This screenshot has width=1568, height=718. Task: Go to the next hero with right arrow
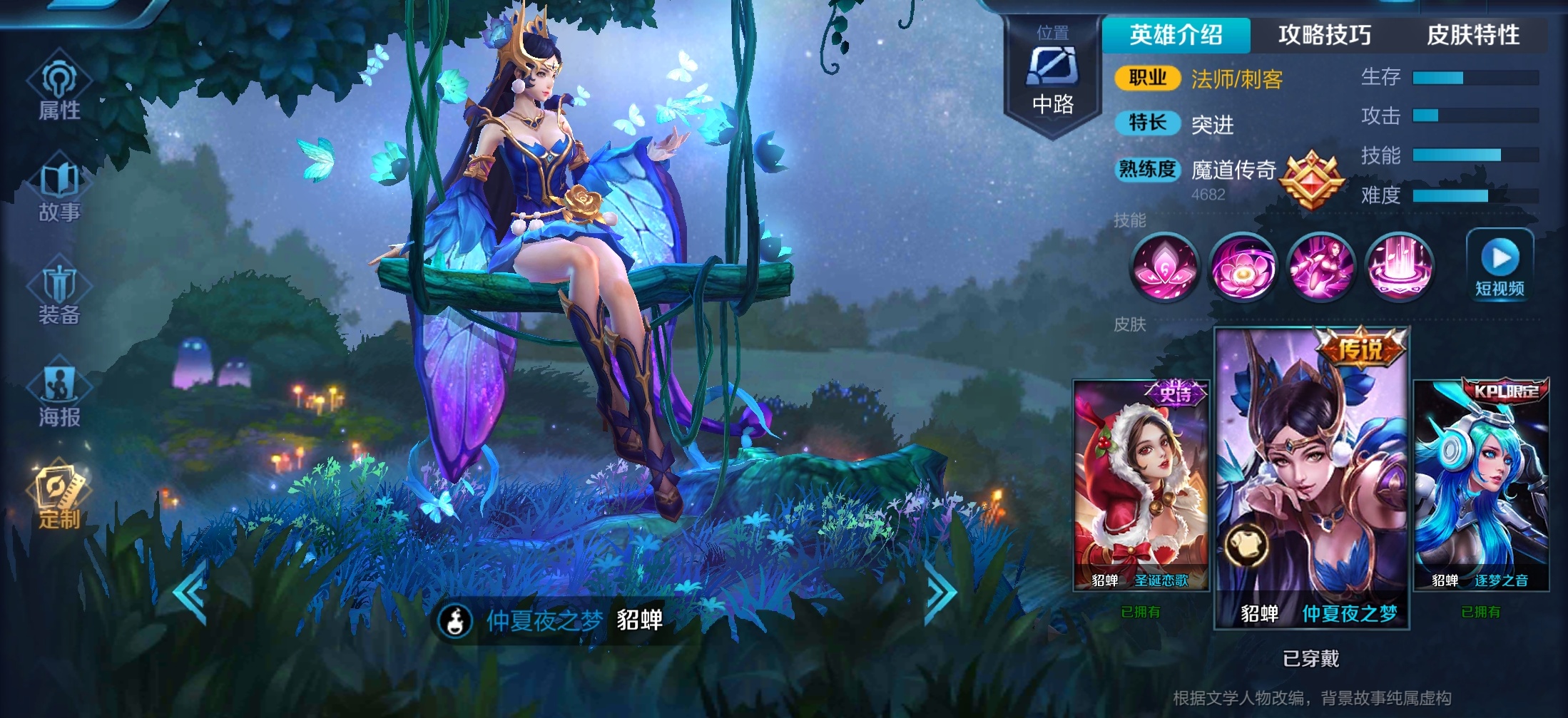pyautogui.click(x=940, y=592)
